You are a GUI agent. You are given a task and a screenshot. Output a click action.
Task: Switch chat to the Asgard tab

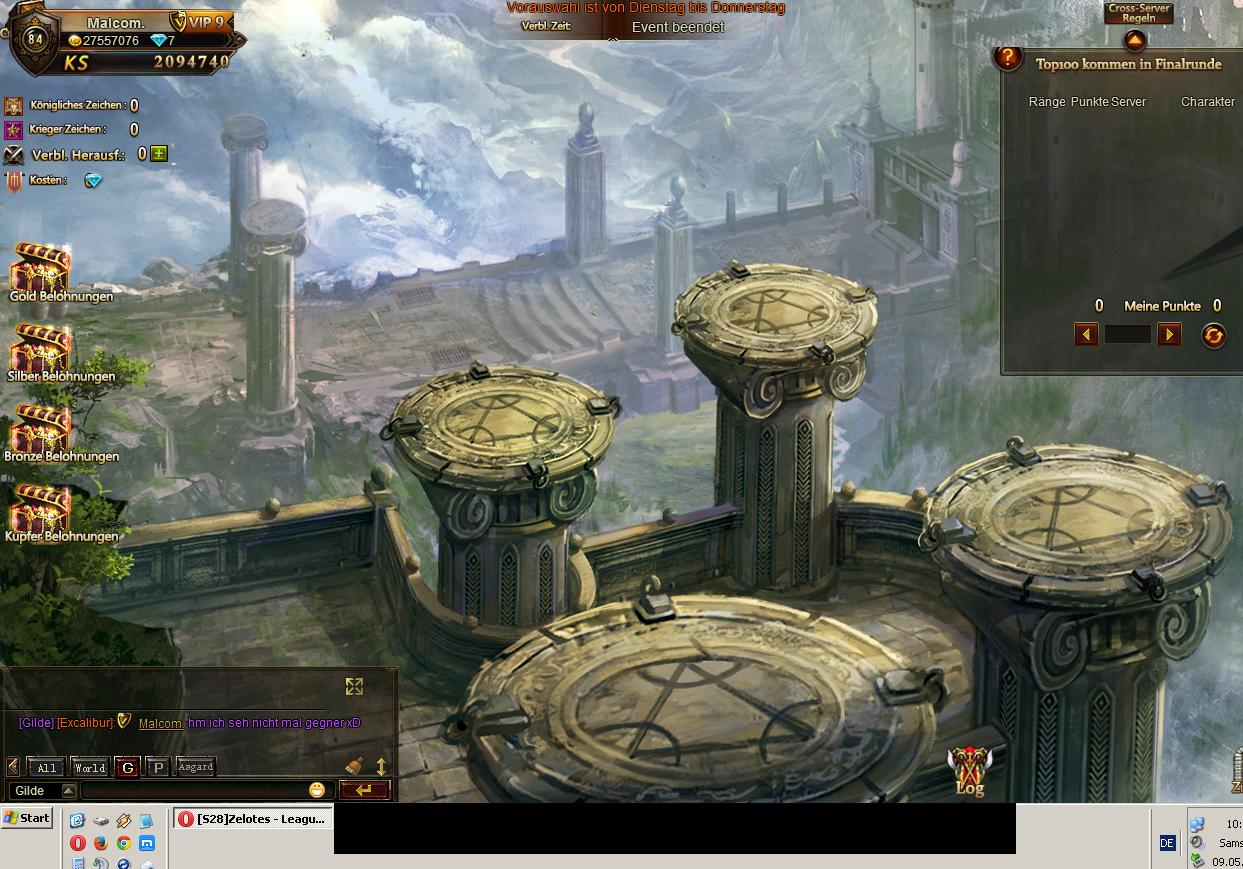pyautogui.click(x=195, y=767)
